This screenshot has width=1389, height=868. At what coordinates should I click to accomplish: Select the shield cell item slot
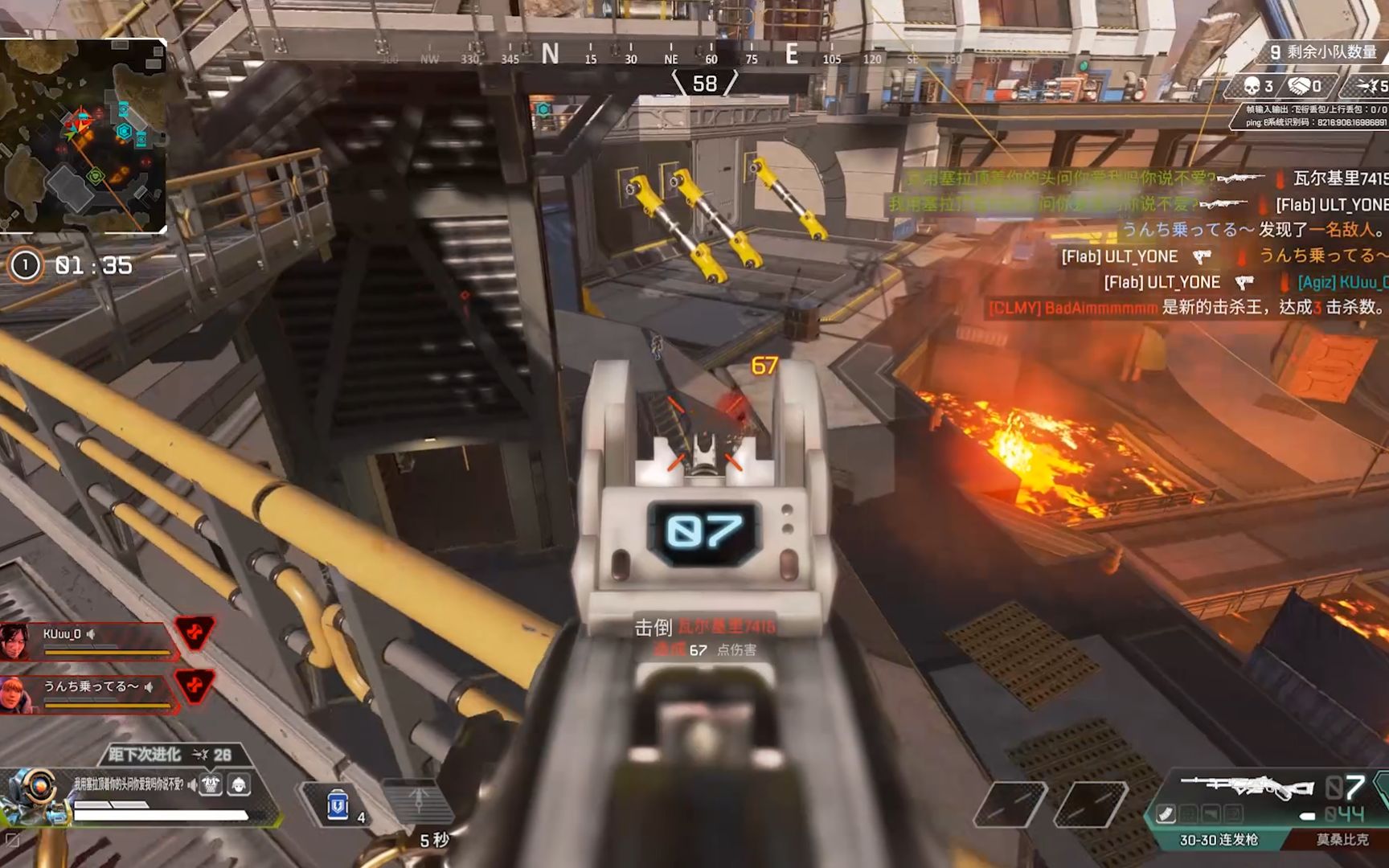pyautogui.click(x=338, y=805)
